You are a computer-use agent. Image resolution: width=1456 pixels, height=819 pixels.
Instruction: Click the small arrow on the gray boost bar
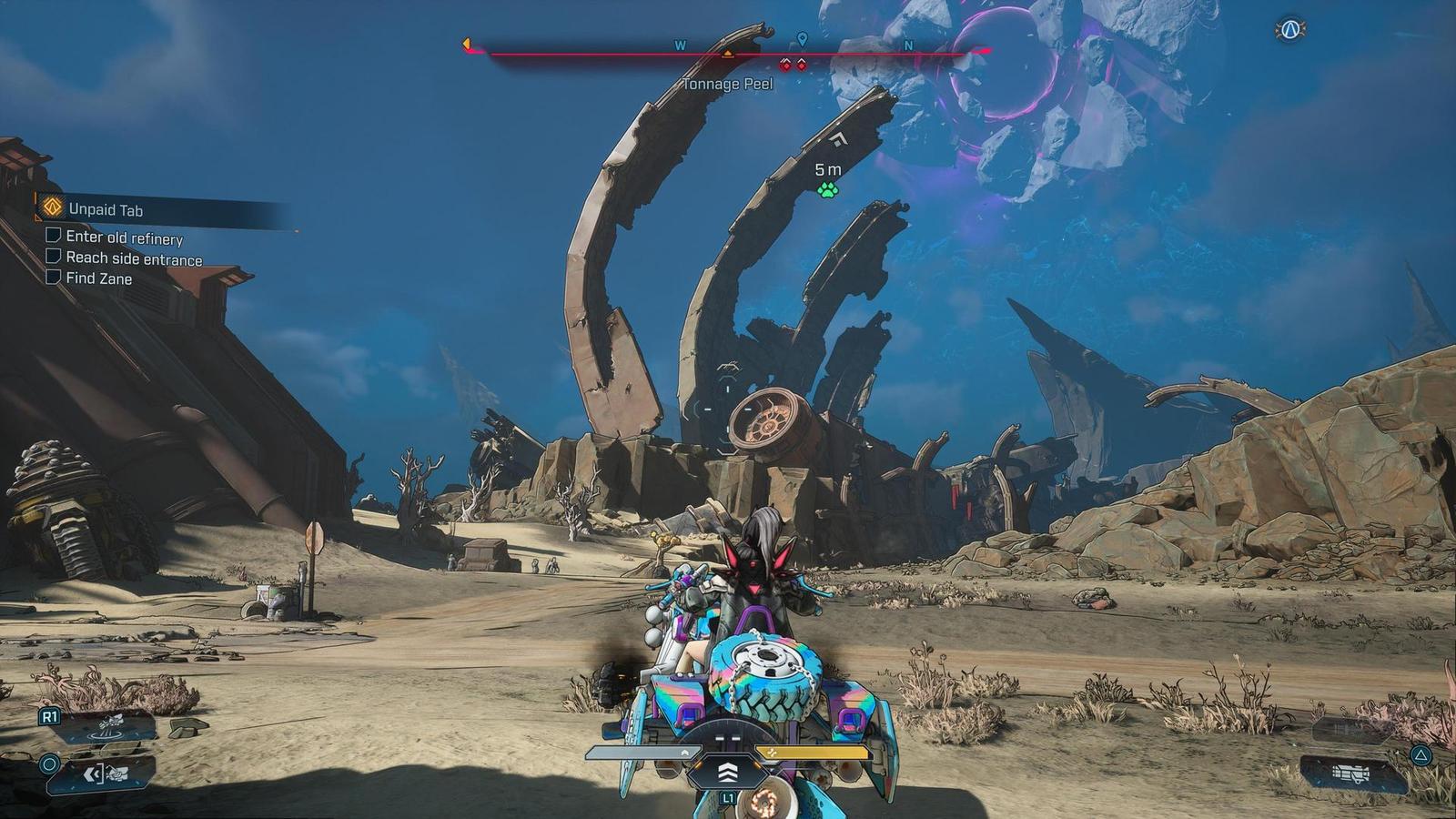(x=684, y=753)
